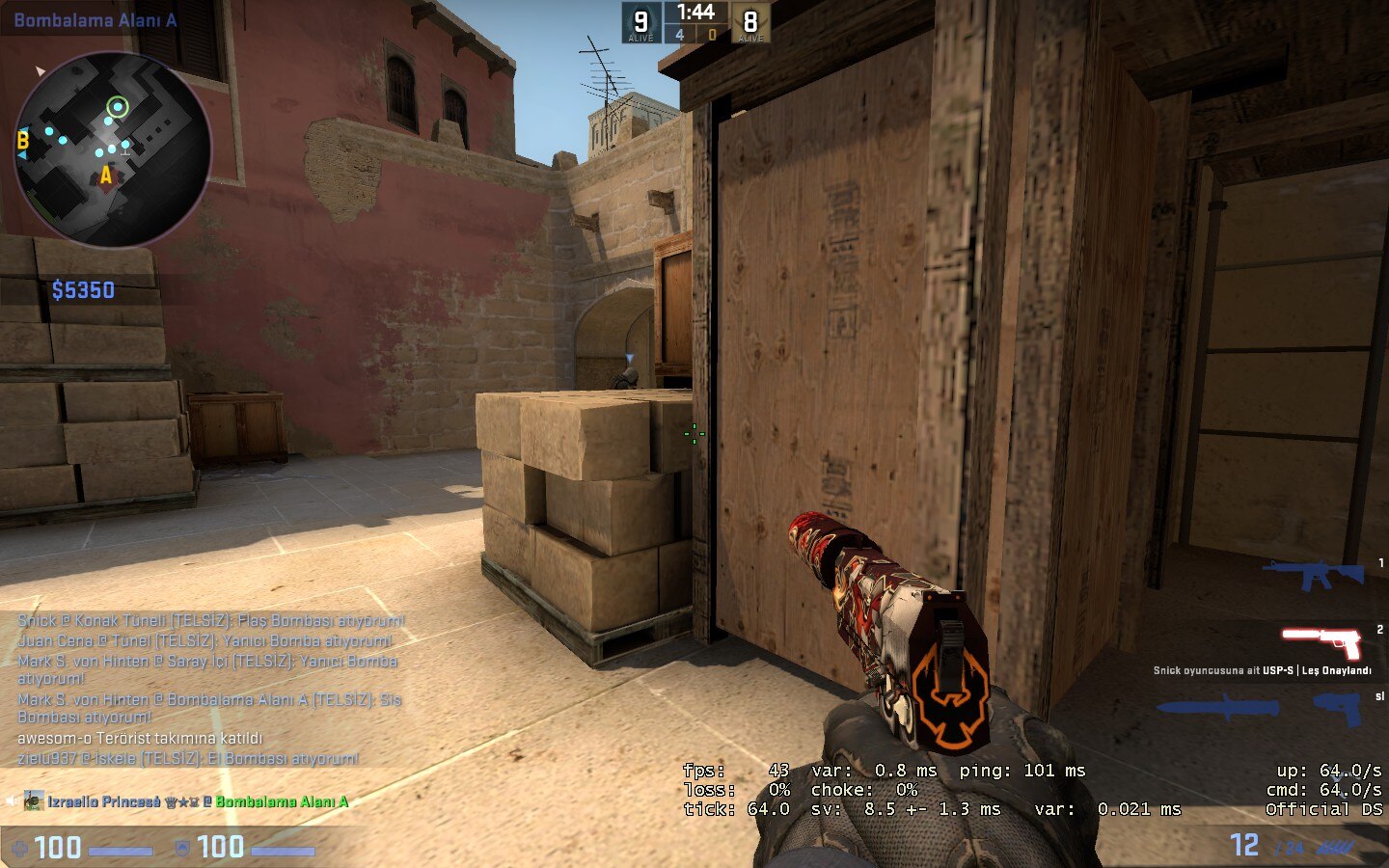
Task: Choose the highlighted USP-S pistol slot
Action: click(x=1321, y=641)
